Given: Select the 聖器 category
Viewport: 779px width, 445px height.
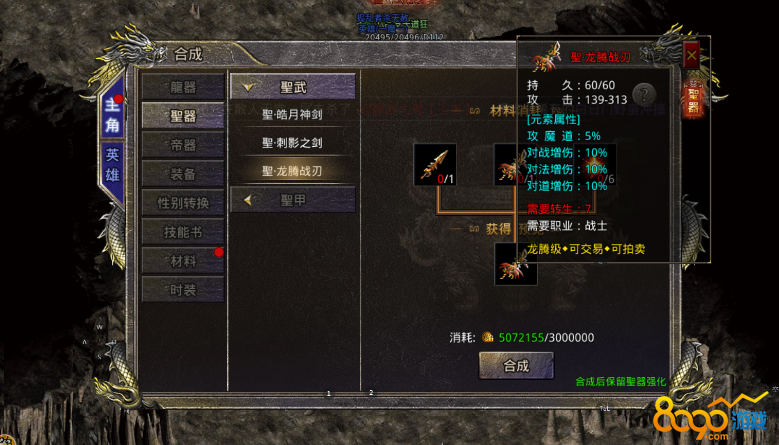Looking at the screenshot, I should [182, 116].
